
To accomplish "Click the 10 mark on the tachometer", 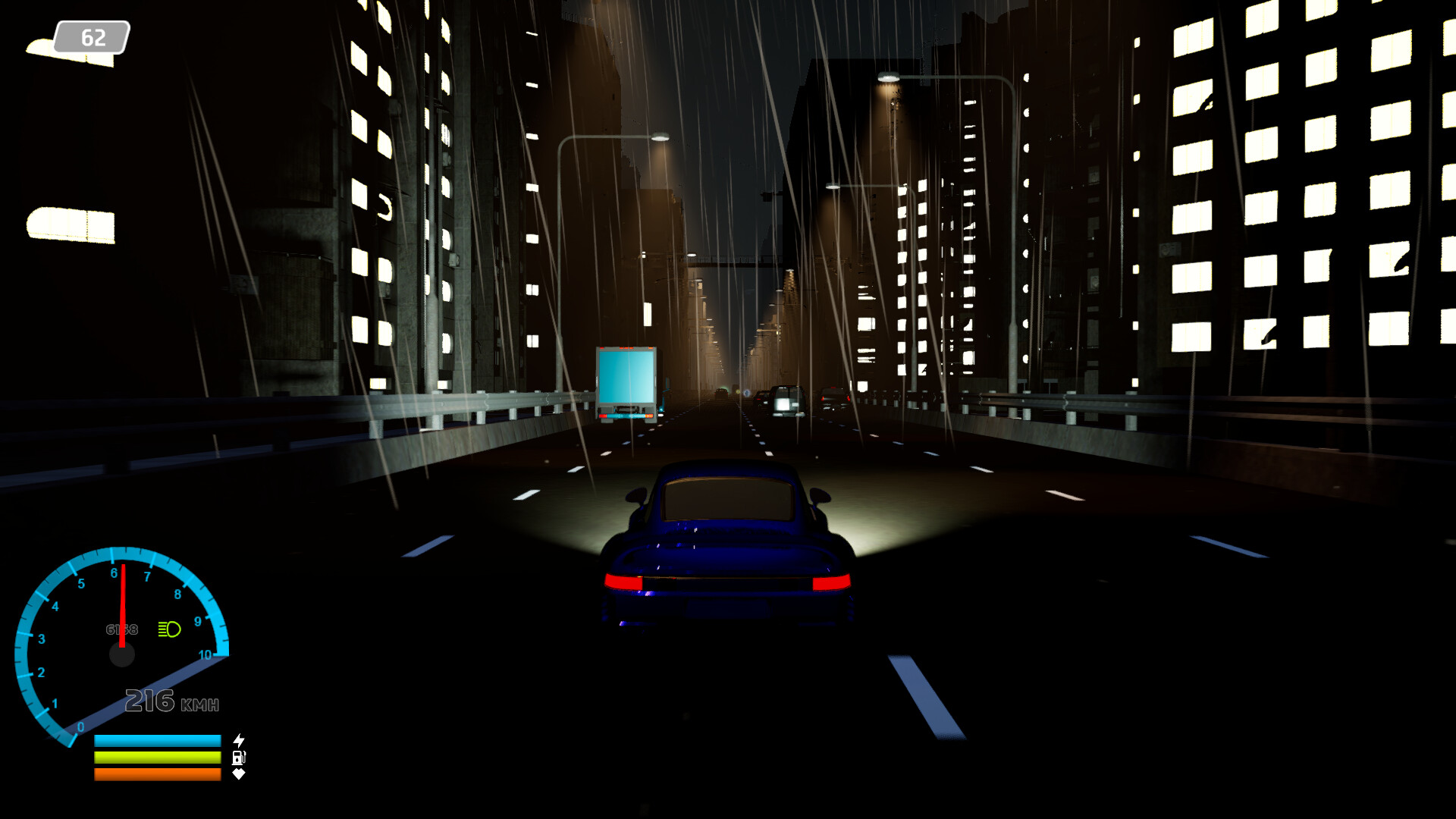I will (x=205, y=655).
